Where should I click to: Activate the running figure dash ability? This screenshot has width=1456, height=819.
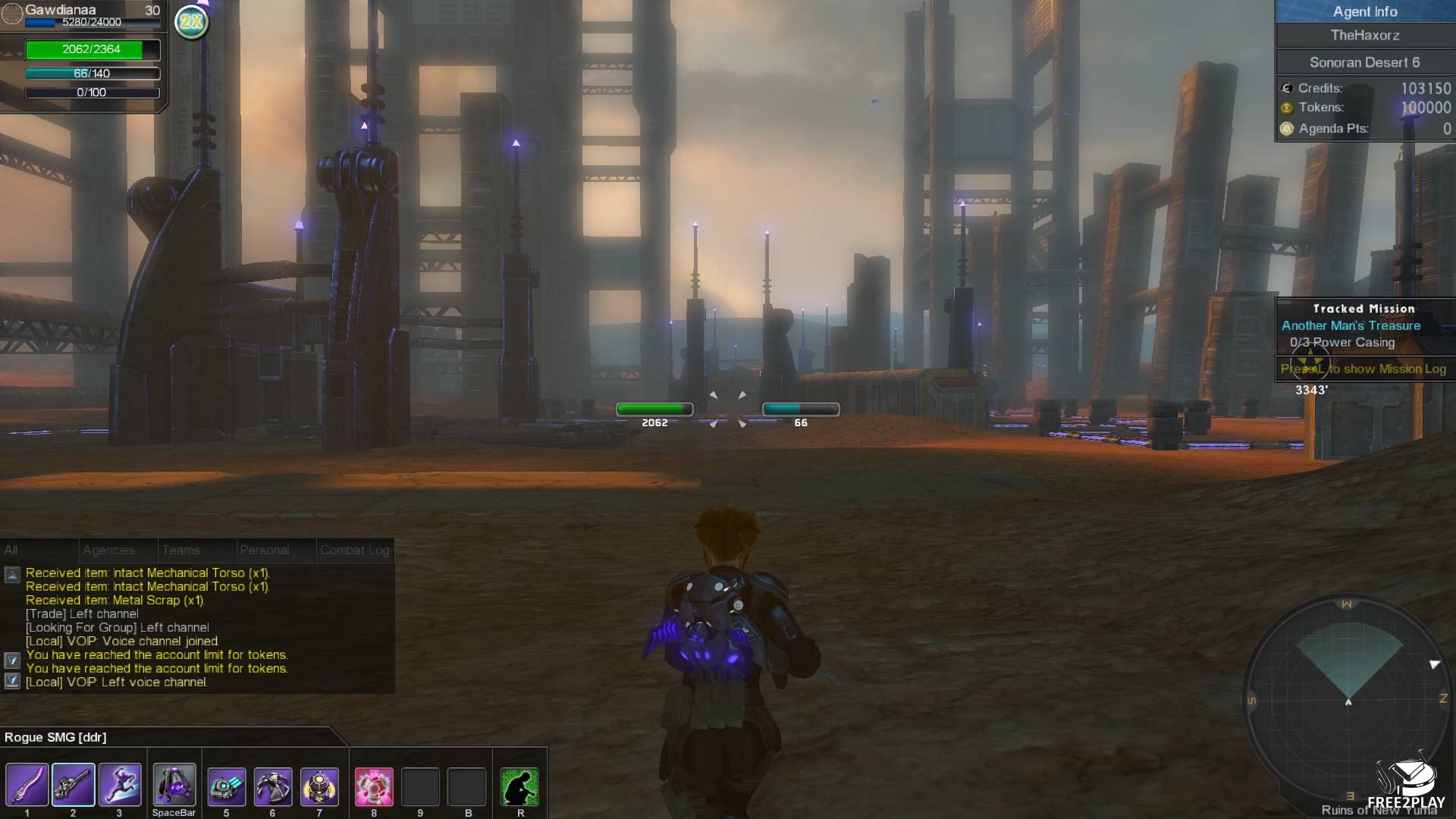pos(120,785)
